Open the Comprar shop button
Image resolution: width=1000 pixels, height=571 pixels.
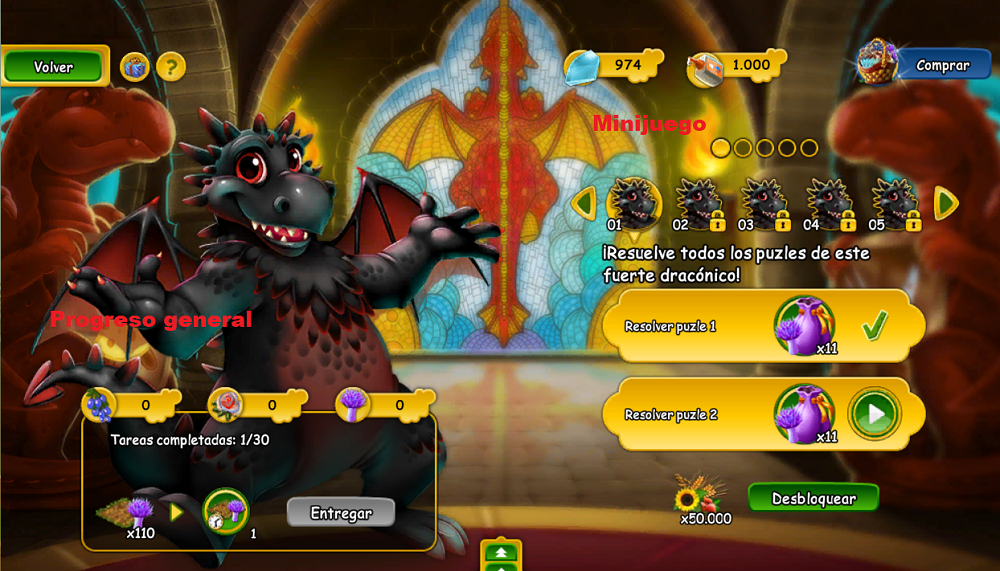(941, 66)
